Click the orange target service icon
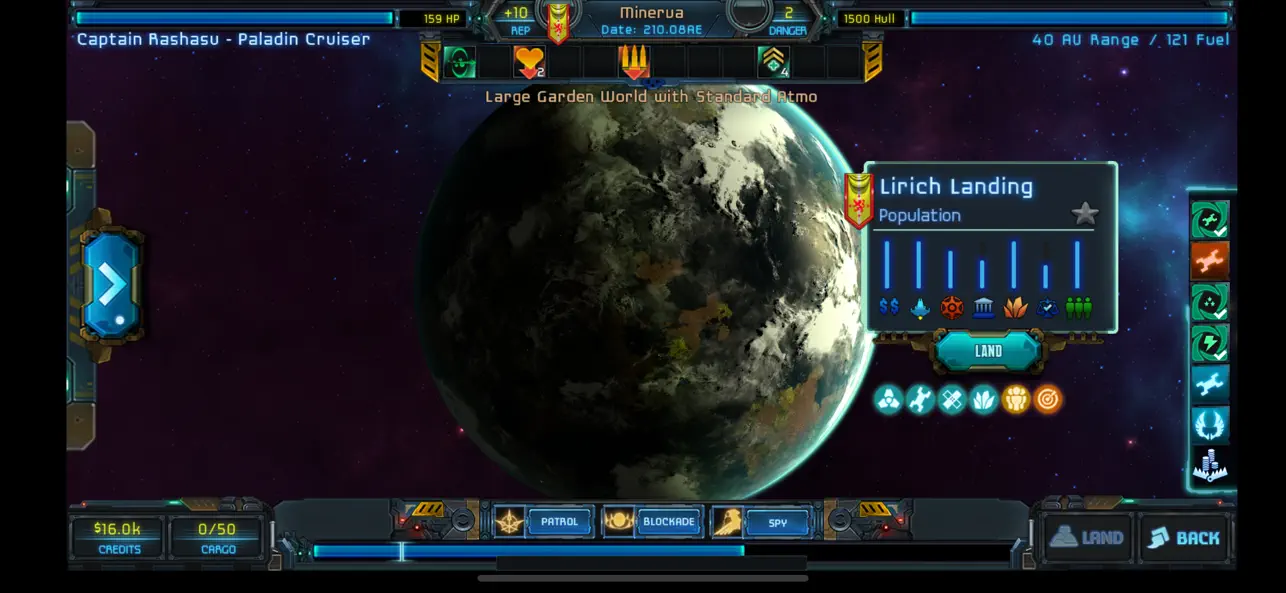The image size is (1286, 593). pyautogui.click(x=1047, y=400)
